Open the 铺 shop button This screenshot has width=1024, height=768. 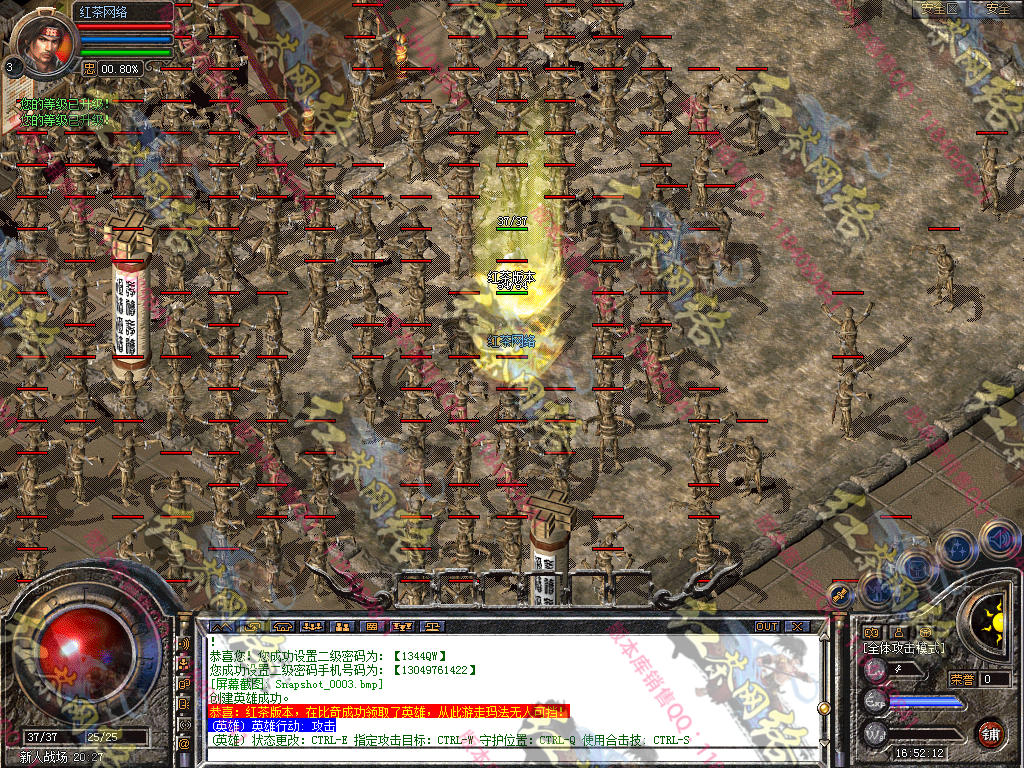click(x=990, y=732)
